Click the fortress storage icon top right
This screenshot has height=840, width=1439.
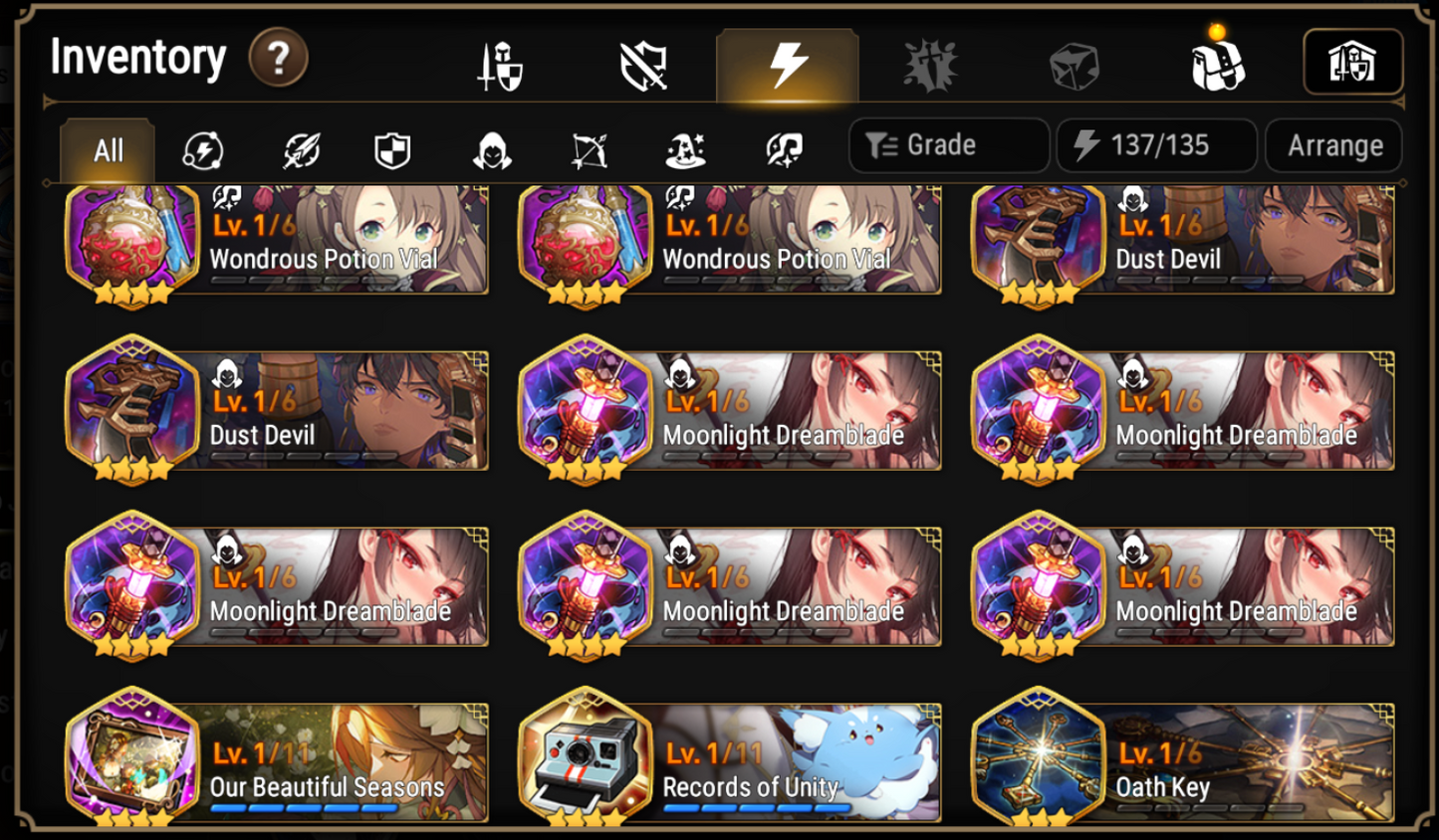[1352, 60]
